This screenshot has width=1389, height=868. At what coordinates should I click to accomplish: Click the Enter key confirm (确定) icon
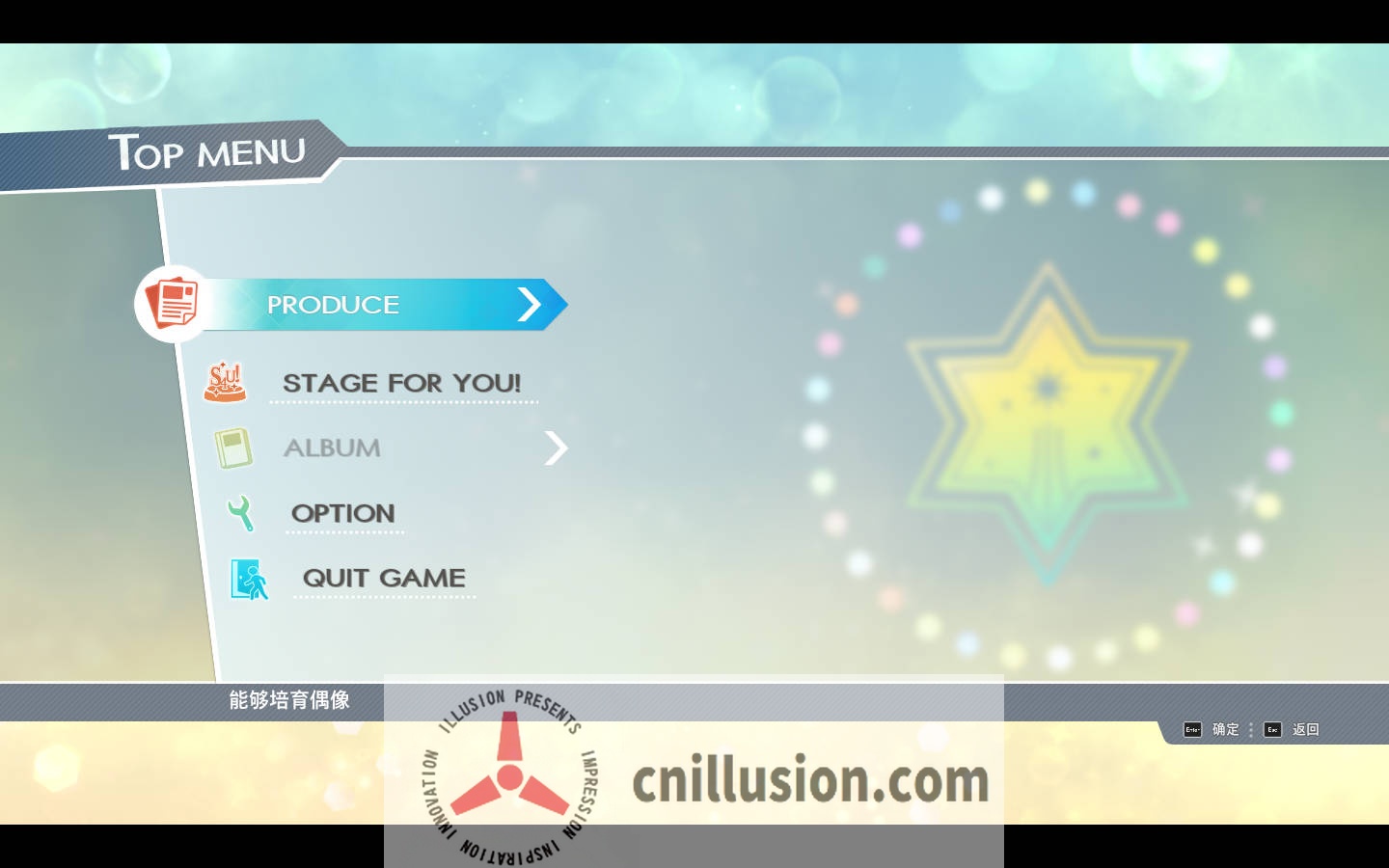[x=1192, y=730]
